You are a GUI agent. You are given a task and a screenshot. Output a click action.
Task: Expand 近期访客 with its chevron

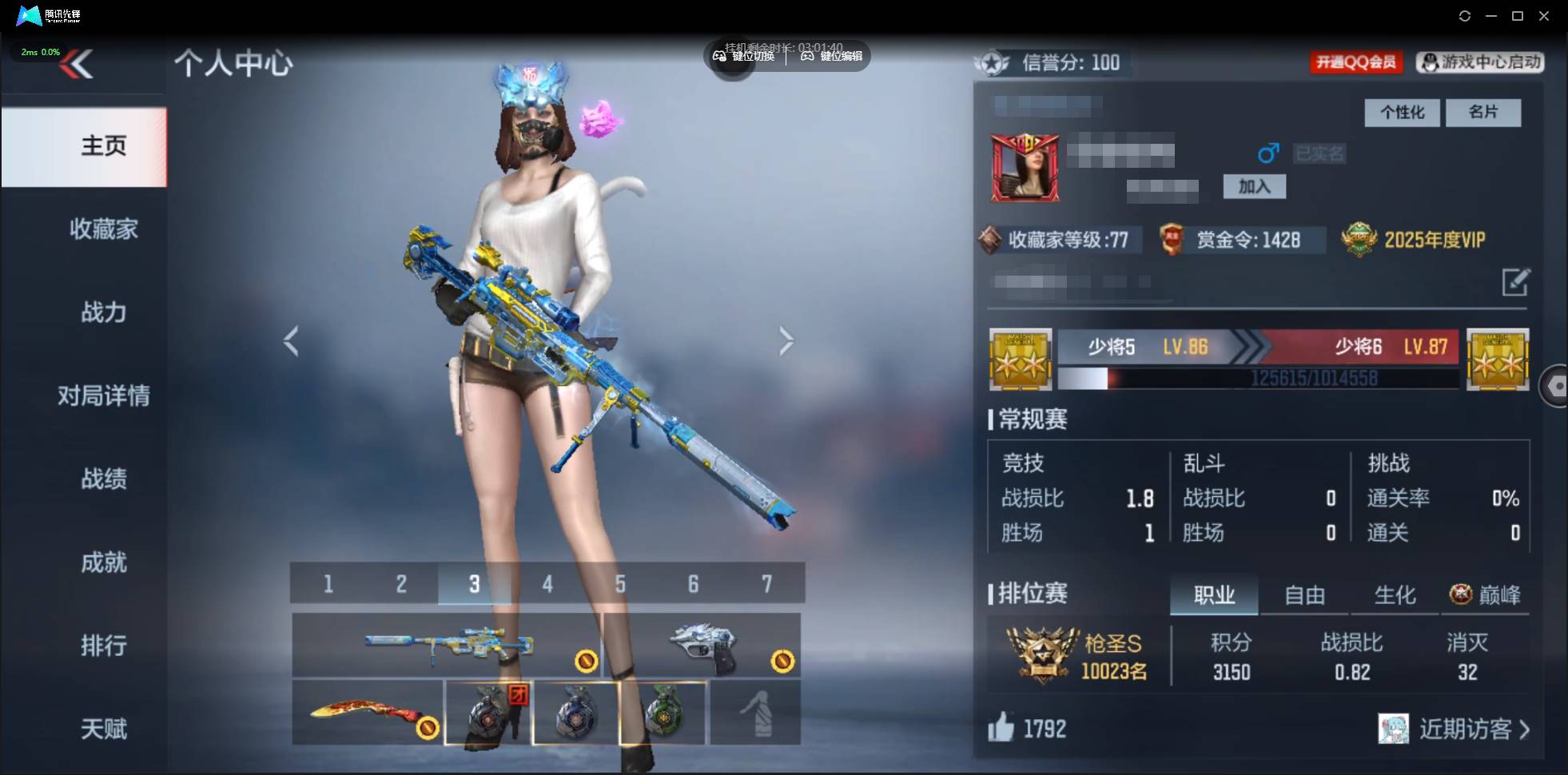[x=1523, y=729]
